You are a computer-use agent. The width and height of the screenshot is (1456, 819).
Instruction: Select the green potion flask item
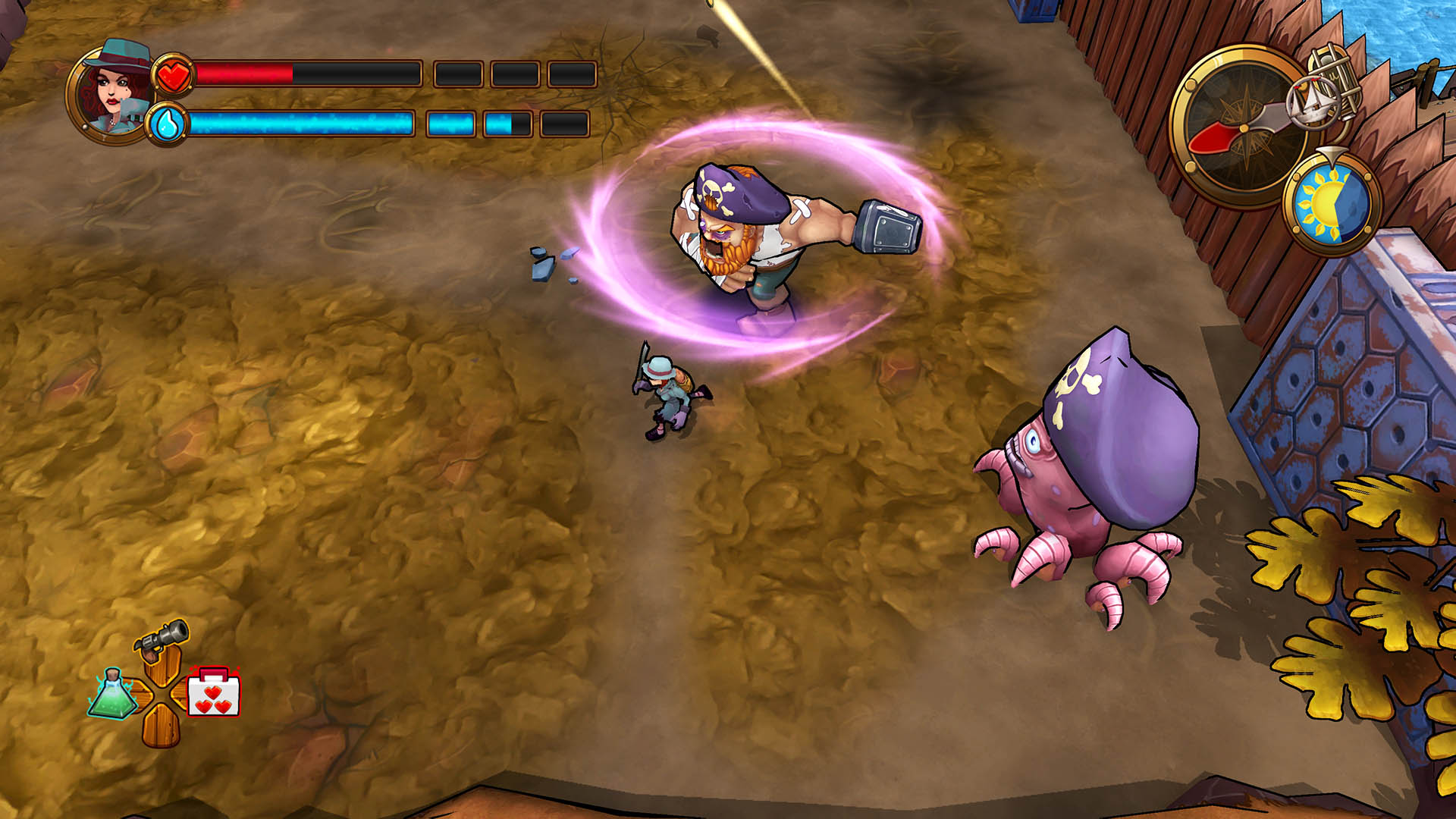112,693
